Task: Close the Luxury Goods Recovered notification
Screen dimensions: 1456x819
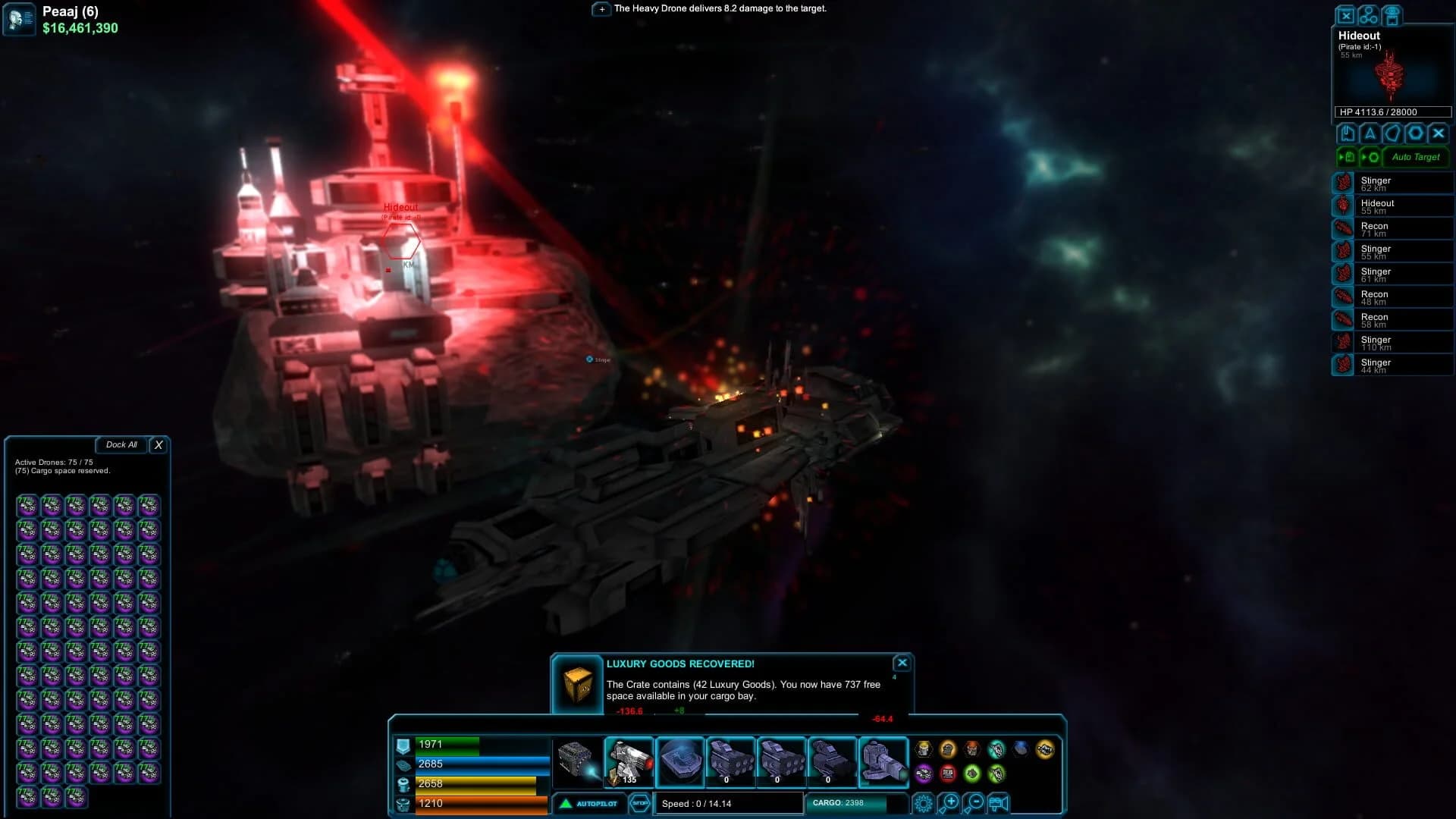Action: tap(902, 662)
